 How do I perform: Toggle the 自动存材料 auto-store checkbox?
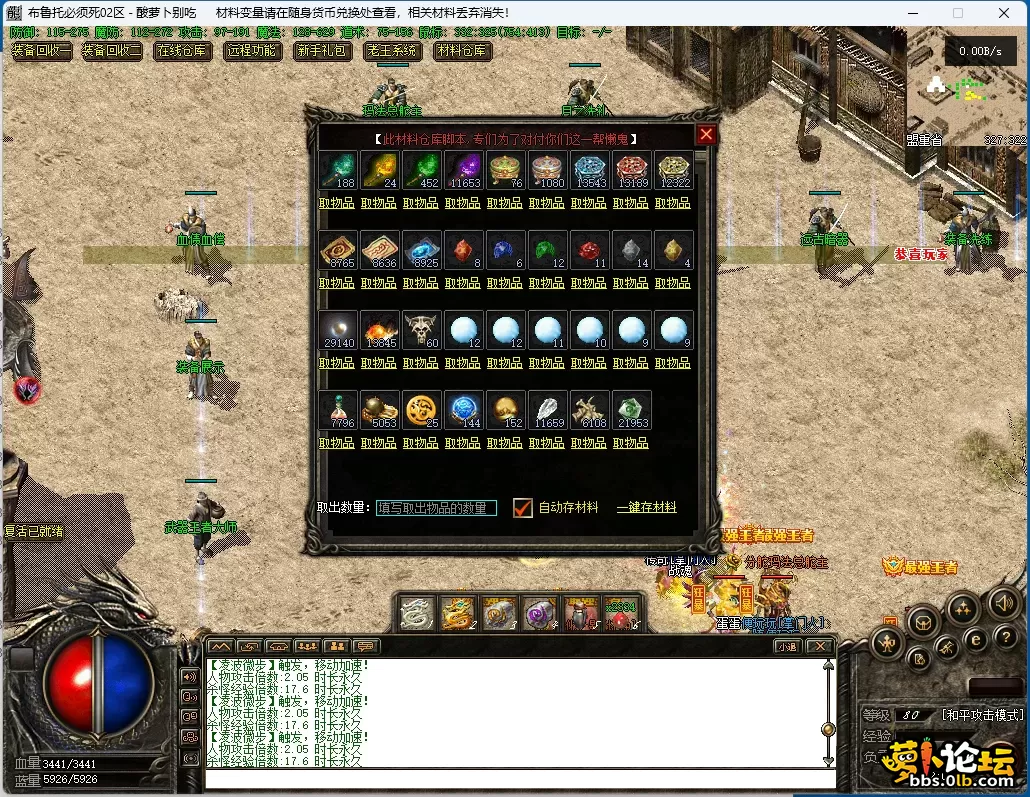pyautogui.click(x=522, y=508)
